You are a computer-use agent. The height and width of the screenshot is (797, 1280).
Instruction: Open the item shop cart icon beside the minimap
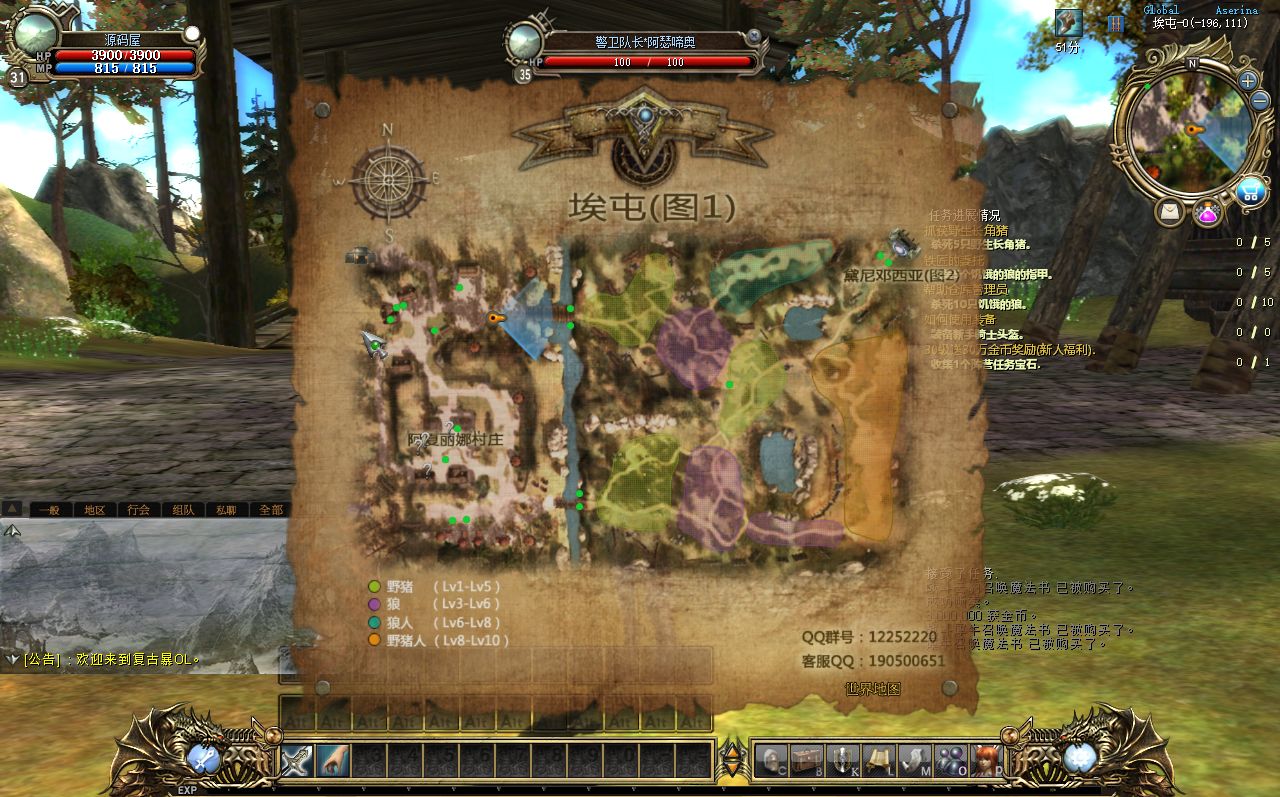[x=1252, y=190]
